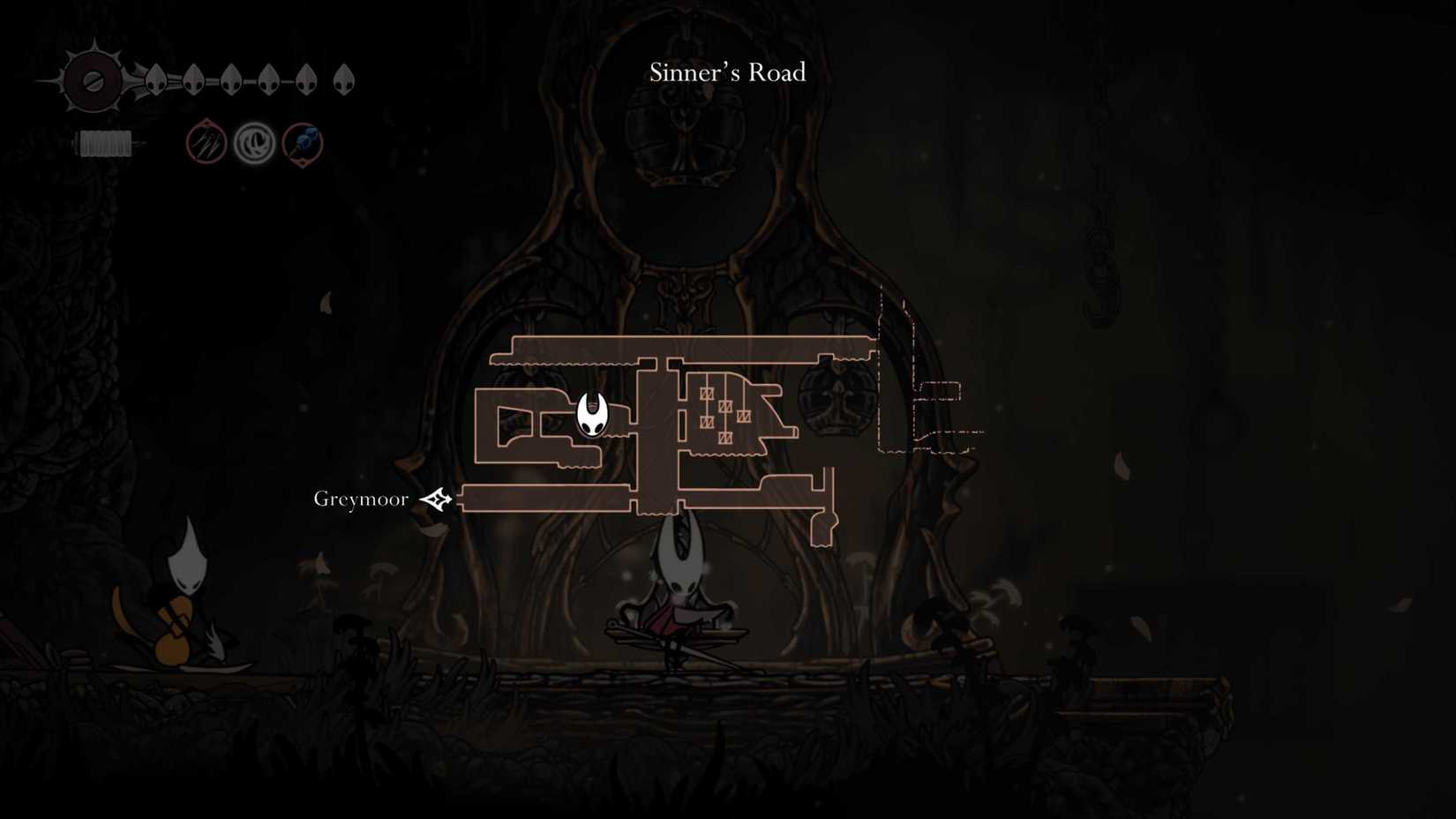
Task: Click the silk meter to check progress
Action: [104, 143]
